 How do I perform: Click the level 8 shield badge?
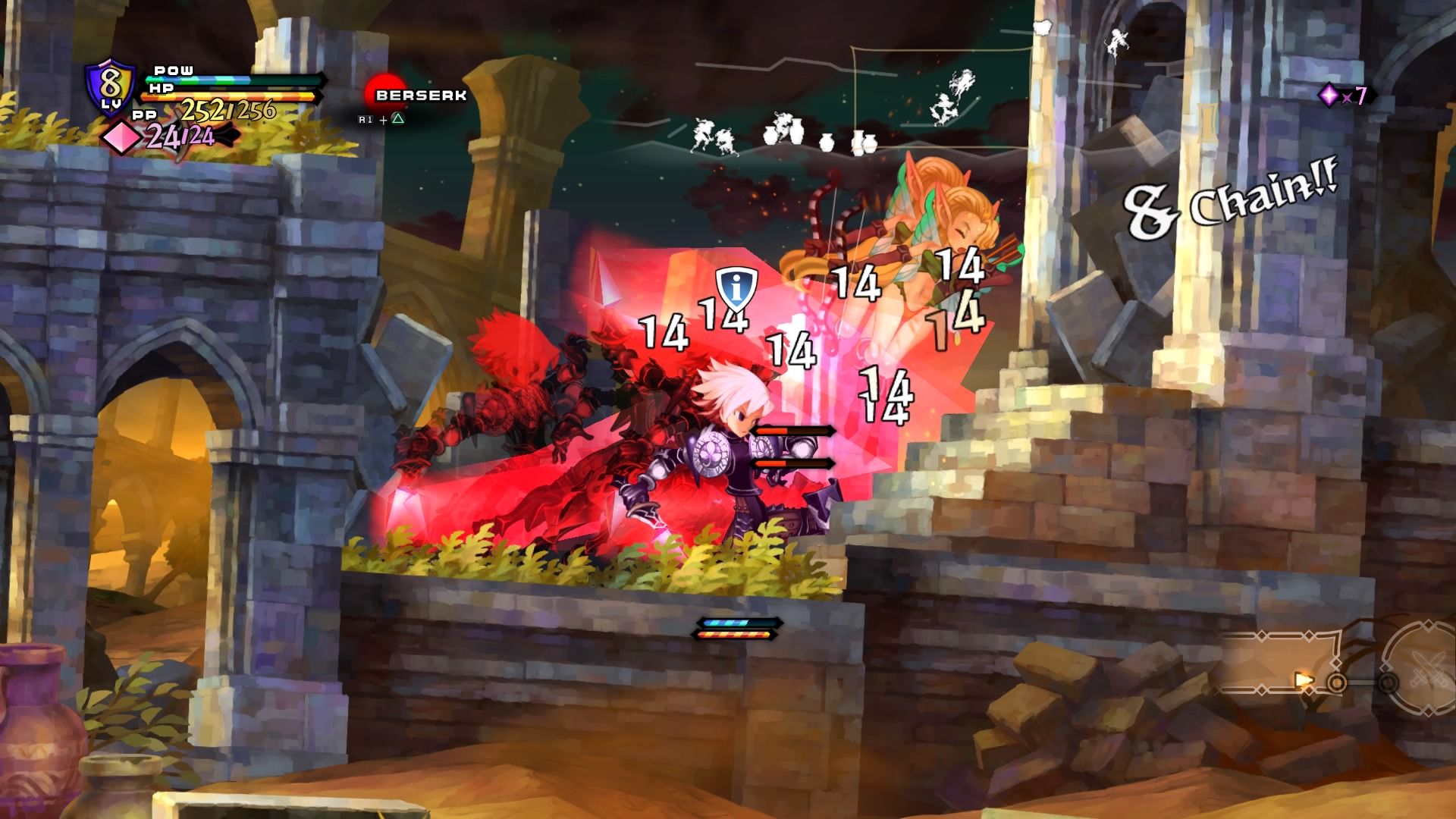111,89
